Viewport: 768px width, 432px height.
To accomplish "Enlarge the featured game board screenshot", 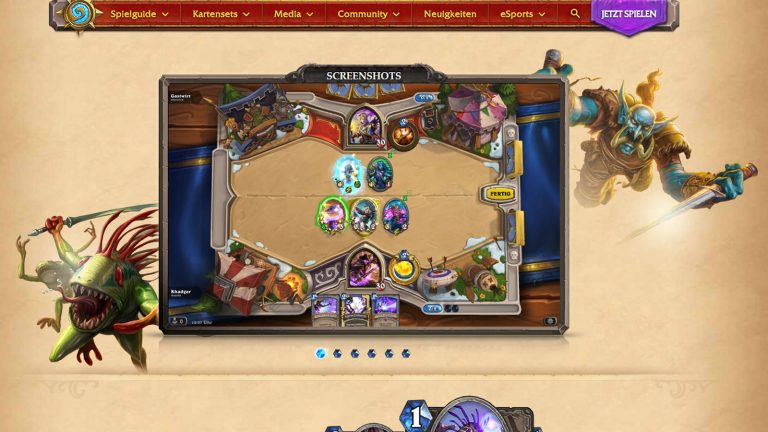I will [x=364, y=205].
